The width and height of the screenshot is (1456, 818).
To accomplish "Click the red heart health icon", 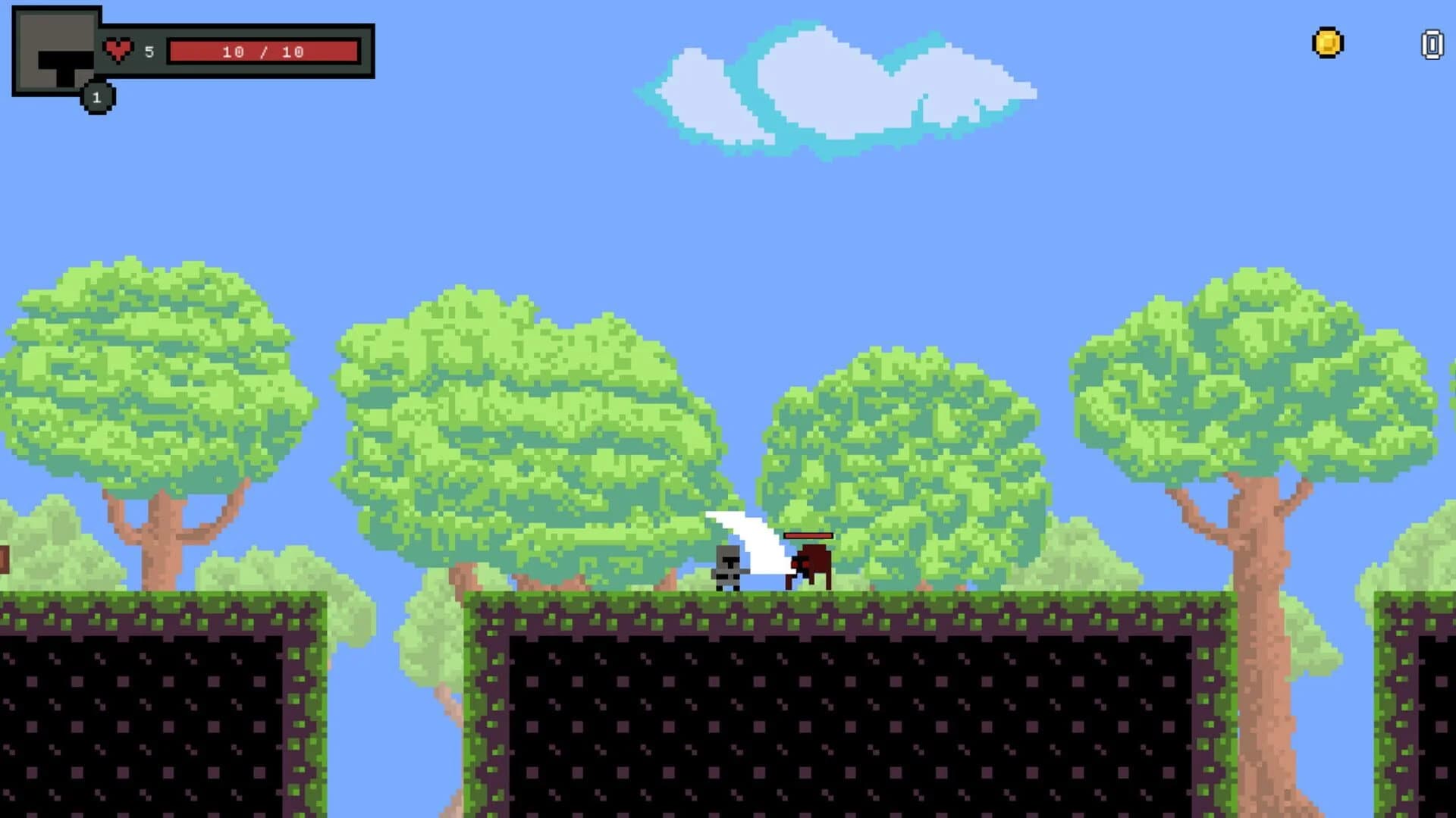I will [x=118, y=50].
